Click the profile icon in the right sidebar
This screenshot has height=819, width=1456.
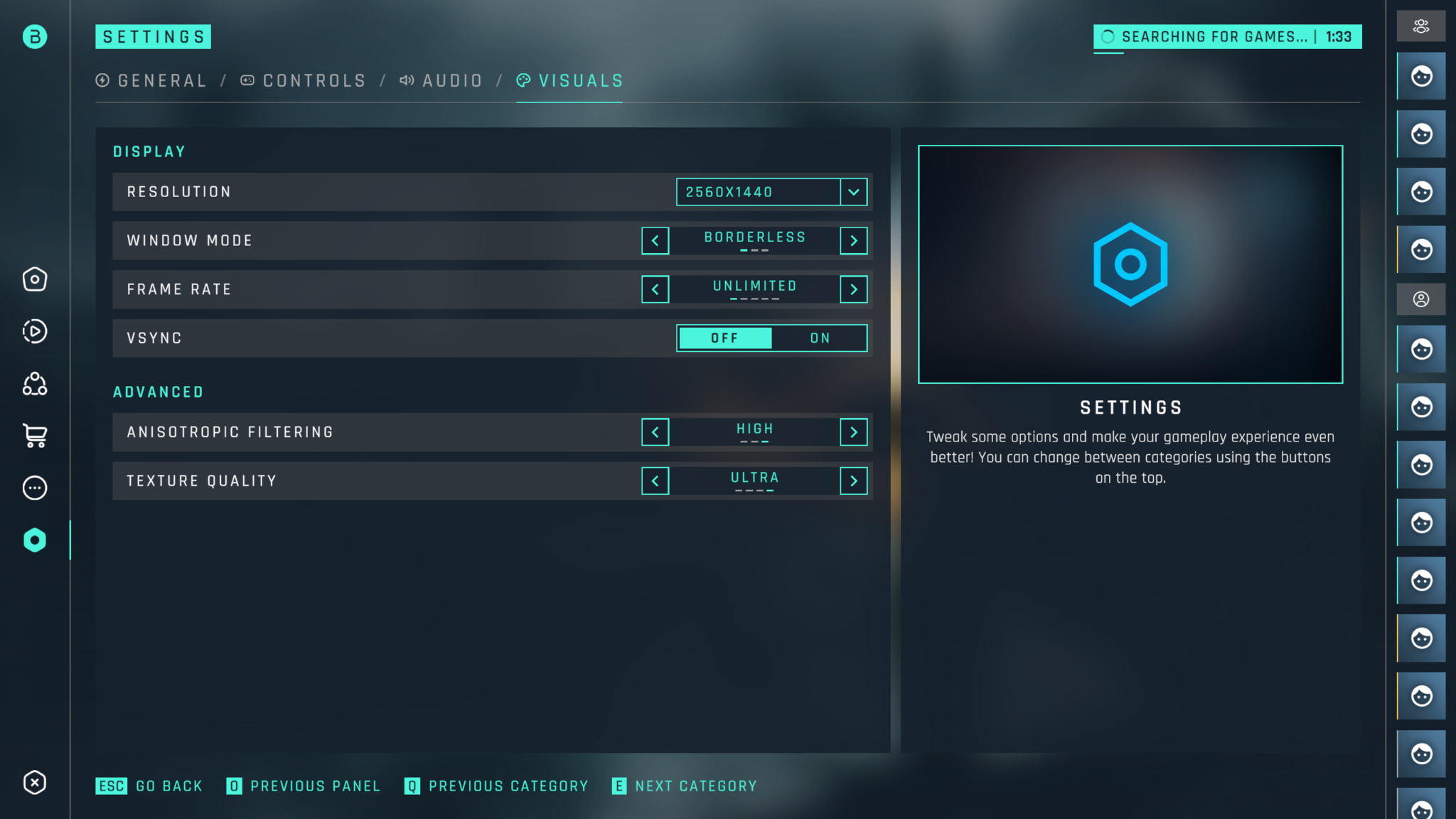click(1421, 299)
